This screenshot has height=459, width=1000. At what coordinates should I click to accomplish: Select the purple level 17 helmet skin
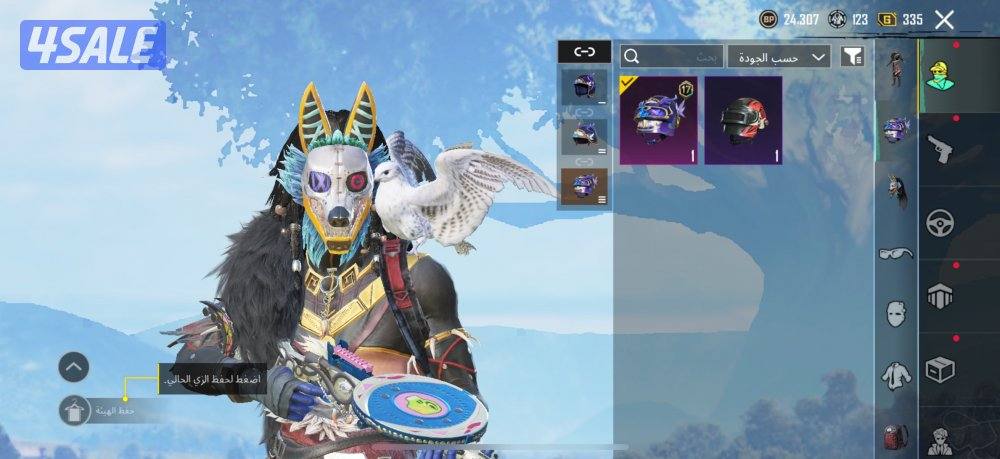(658, 120)
